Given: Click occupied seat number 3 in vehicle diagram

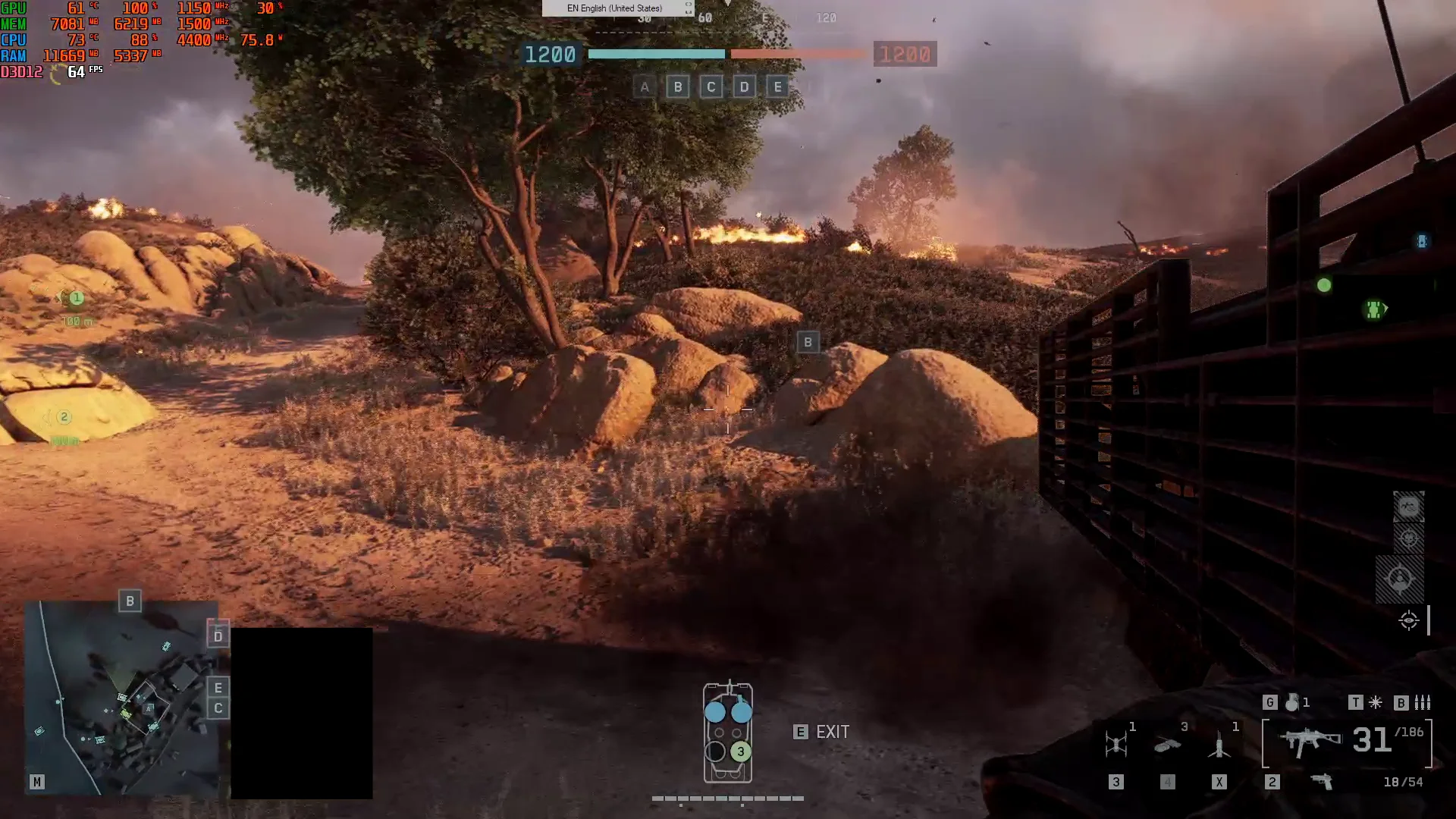Looking at the screenshot, I should pyautogui.click(x=741, y=752).
